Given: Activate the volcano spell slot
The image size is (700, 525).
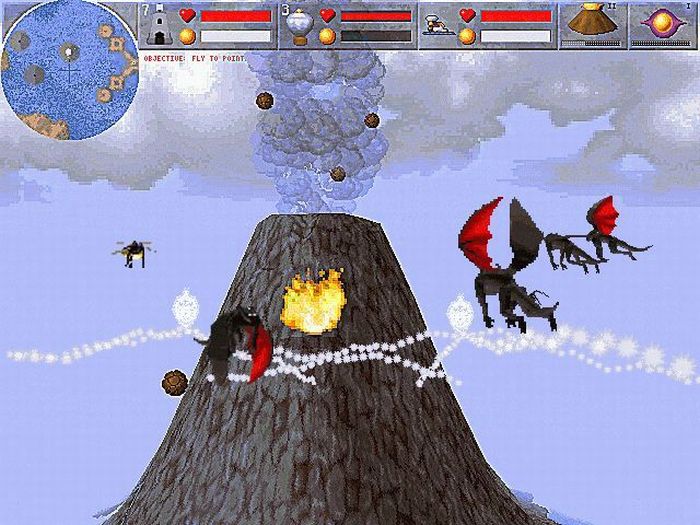Looking at the screenshot, I should point(591,24).
